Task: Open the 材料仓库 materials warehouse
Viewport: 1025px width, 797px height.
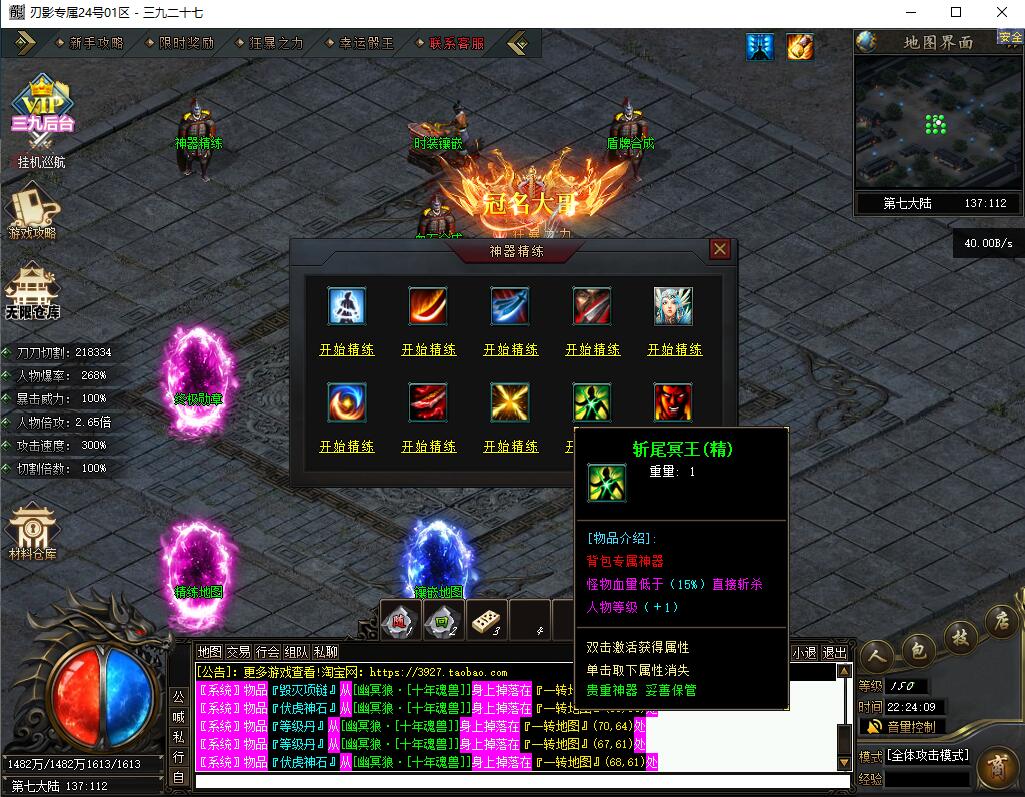Action: point(32,530)
